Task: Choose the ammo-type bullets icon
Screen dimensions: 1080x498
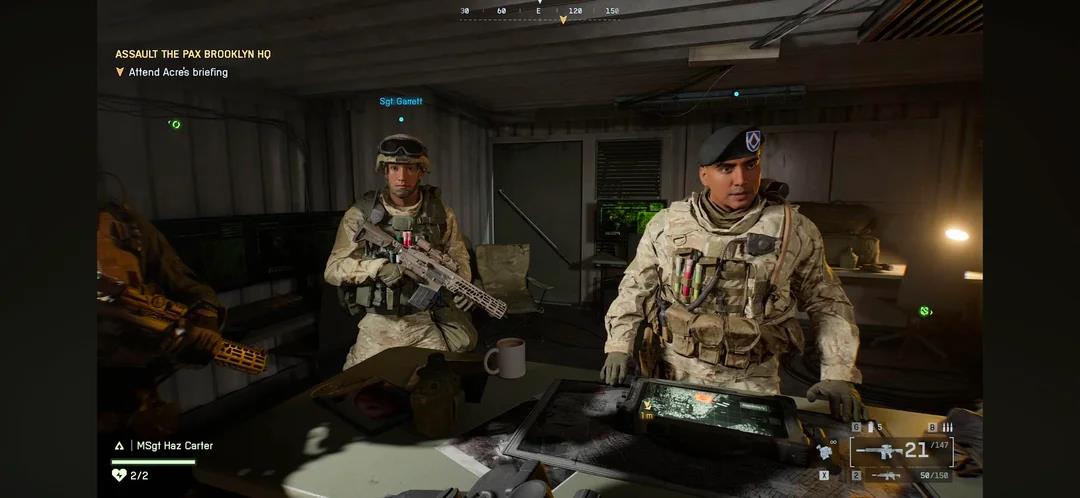Action: click(x=946, y=427)
